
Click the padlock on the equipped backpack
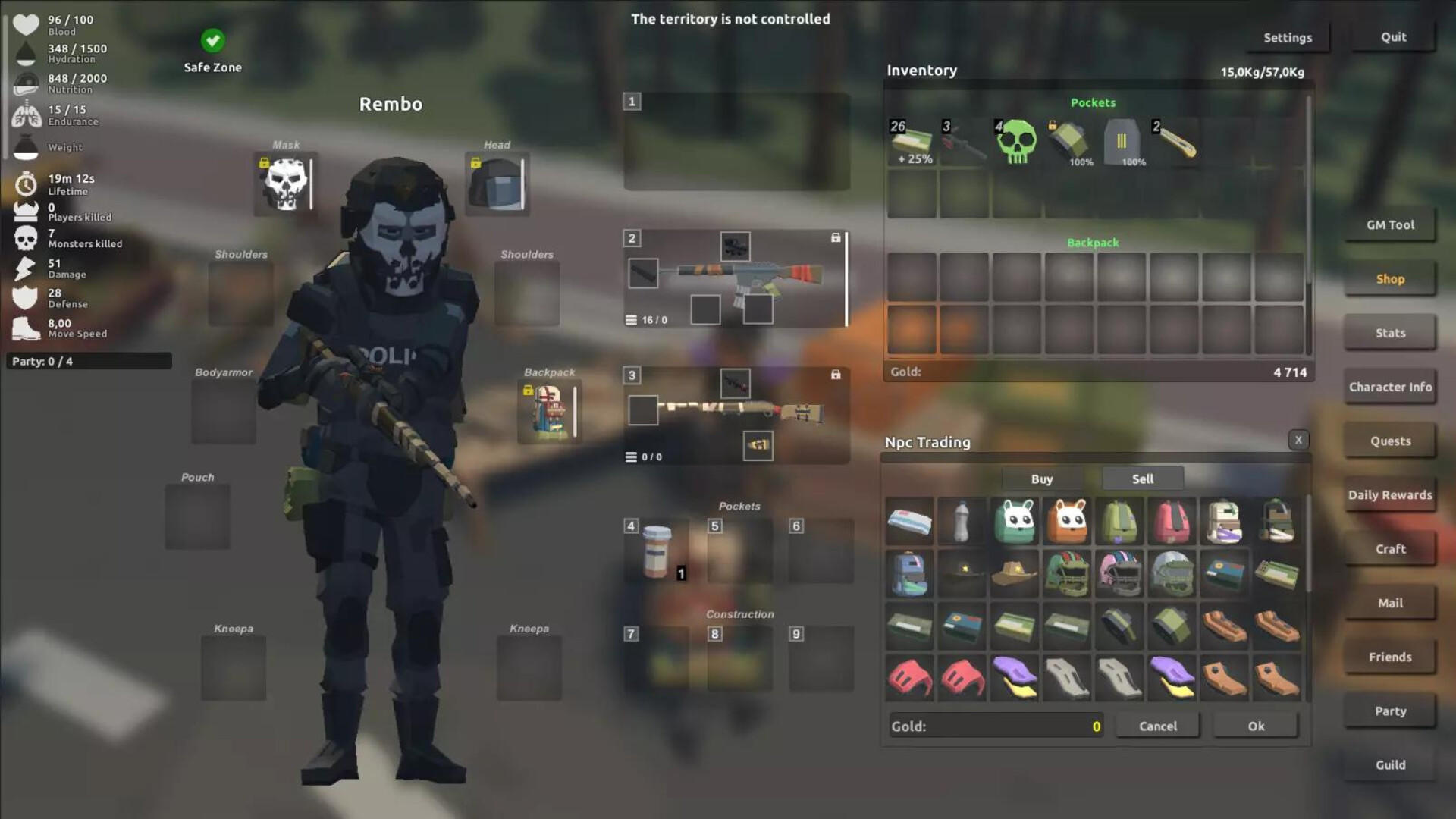(527, 391)
